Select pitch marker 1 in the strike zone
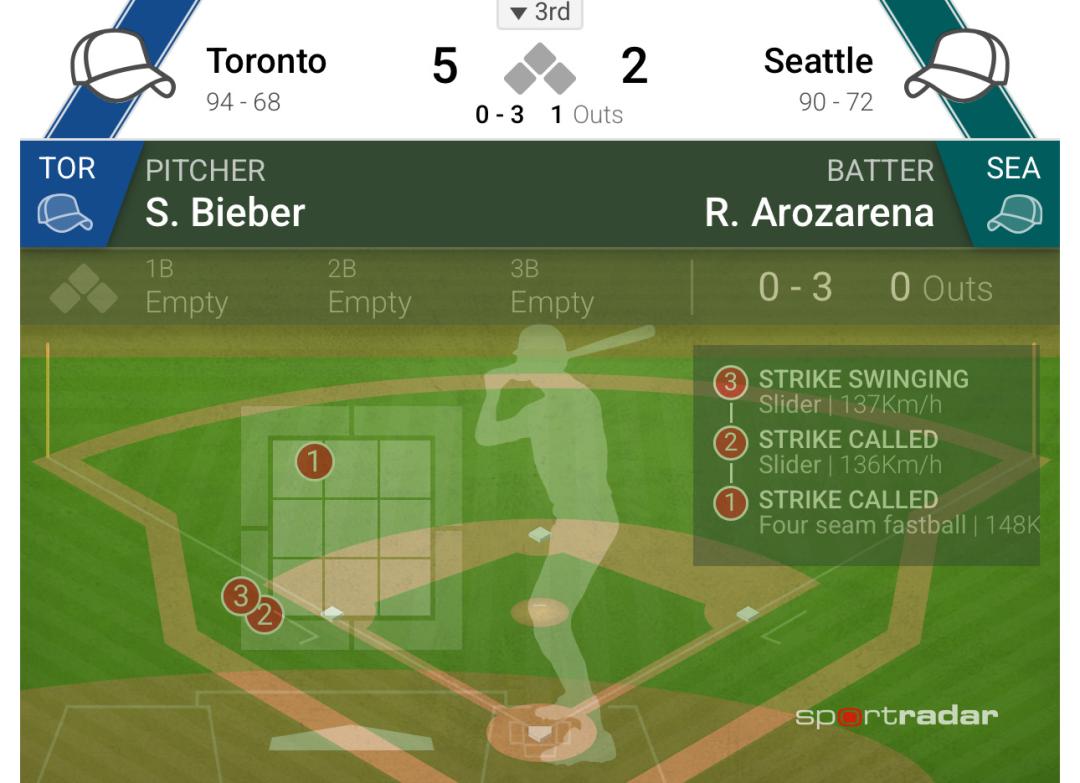Screen dimensions: 1080x783 [314, 462]
